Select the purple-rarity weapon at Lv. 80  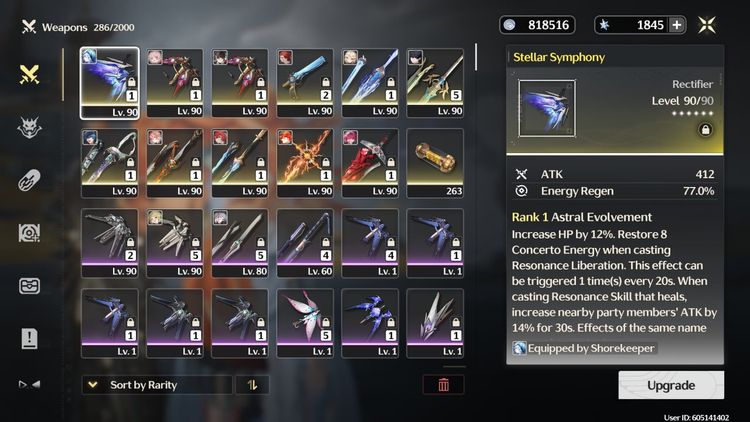[x=240, y=243]
